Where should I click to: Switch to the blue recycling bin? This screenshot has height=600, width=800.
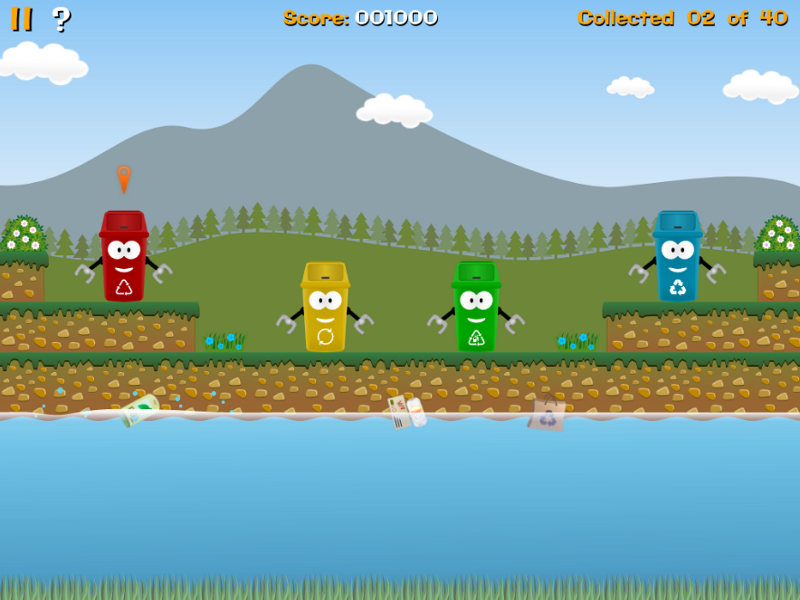(x=677, y=257)
